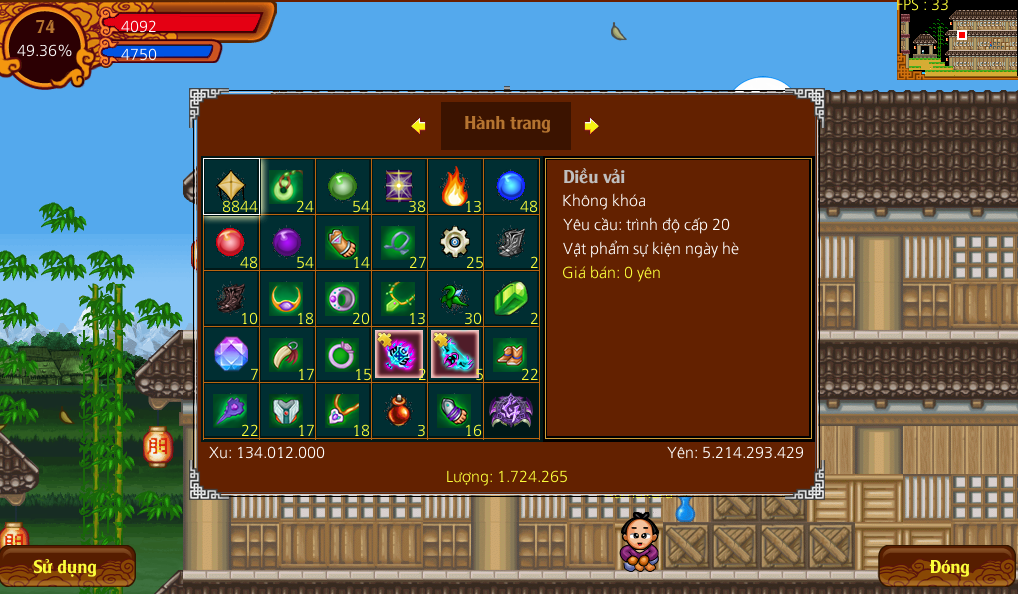Close the inventory with Đóng button

948,567
